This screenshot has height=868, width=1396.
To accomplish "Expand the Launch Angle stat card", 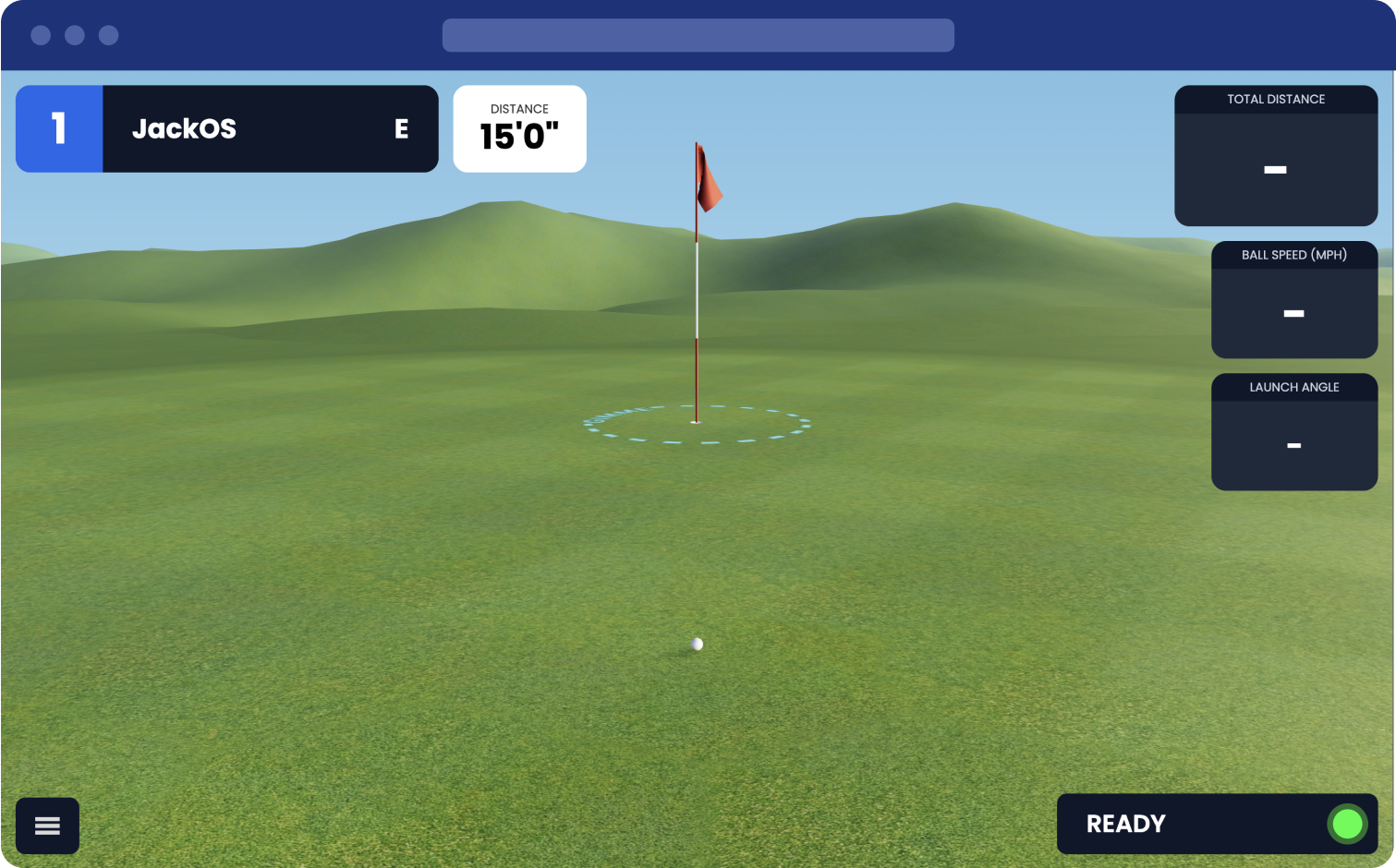I will pyautogui.click(x=1293, y=431).
